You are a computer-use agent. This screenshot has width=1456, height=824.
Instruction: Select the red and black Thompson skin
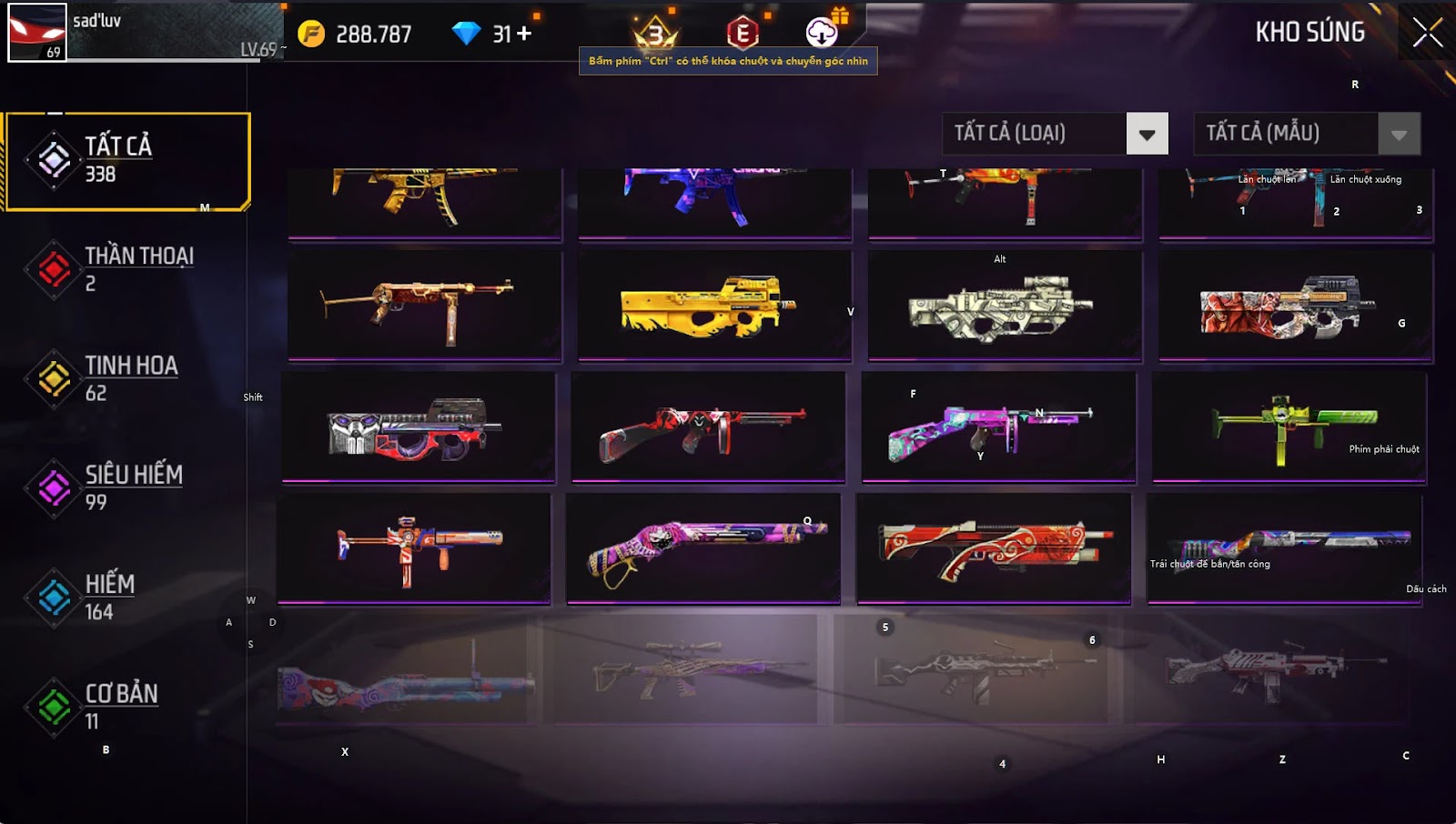pos(707,427)
